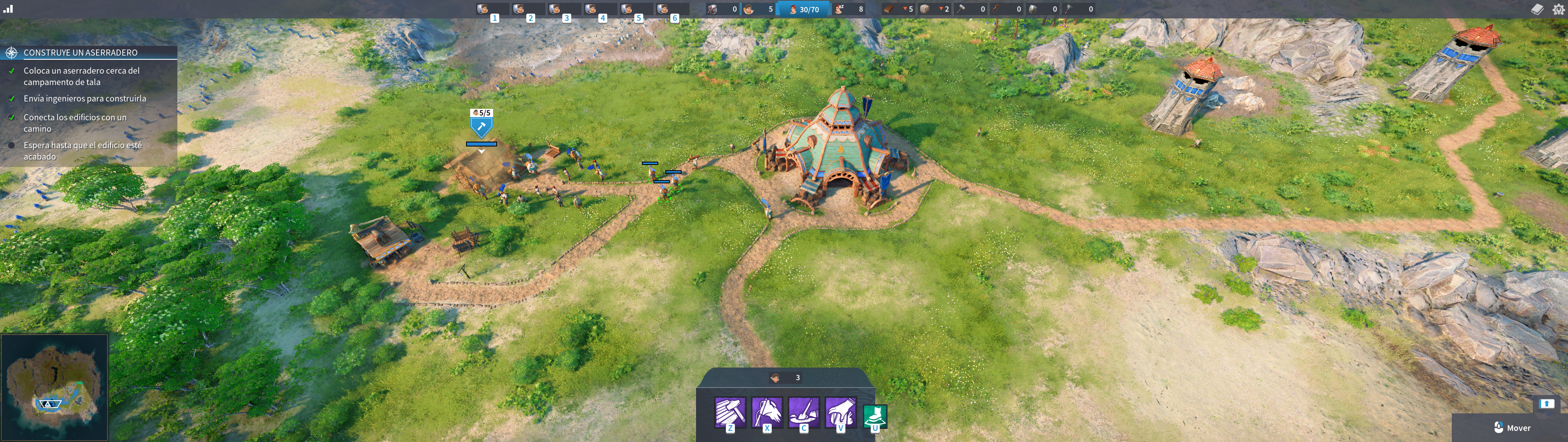Screen dimensions: 1568x442
Task: Open the book codex icon
Action: (1537, 9)
